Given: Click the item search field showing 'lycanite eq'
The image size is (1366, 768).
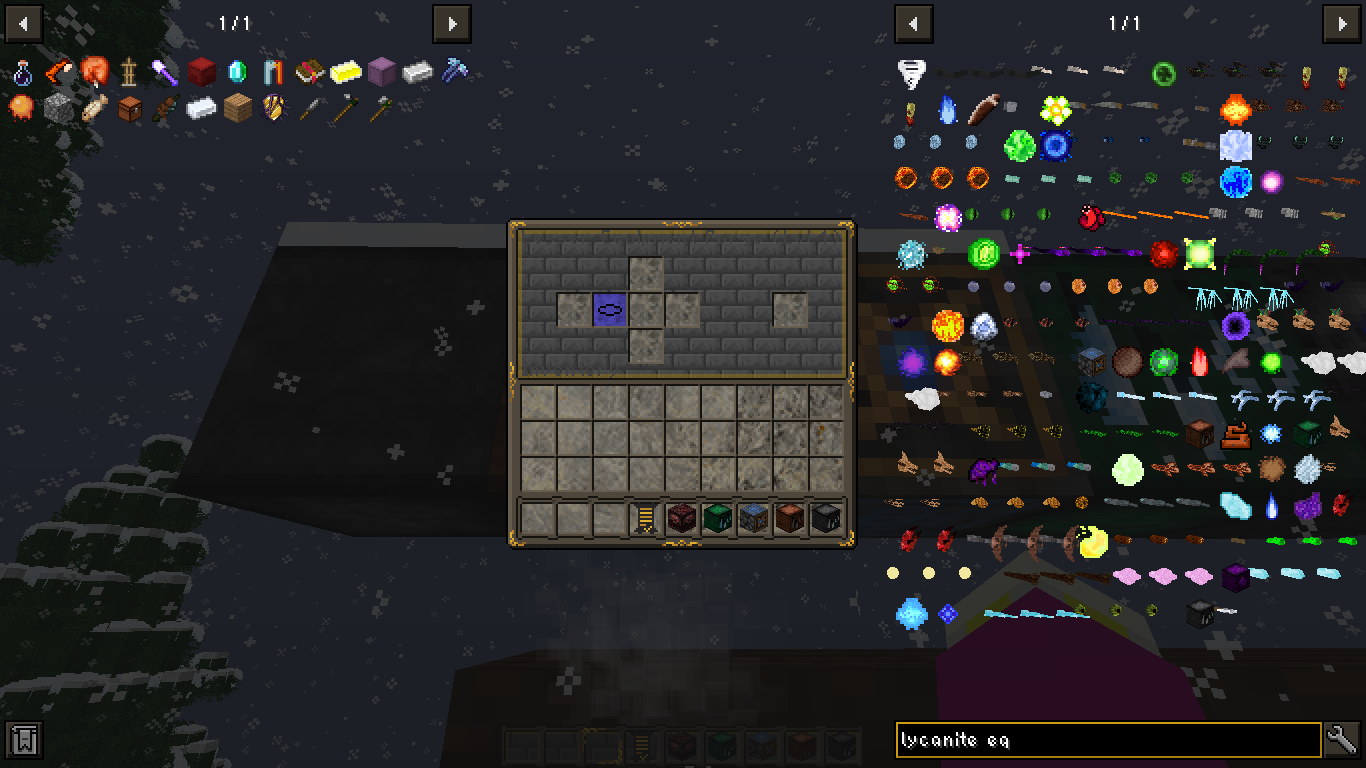Looking at the screenshot, I should click(x=1100, y=741).
